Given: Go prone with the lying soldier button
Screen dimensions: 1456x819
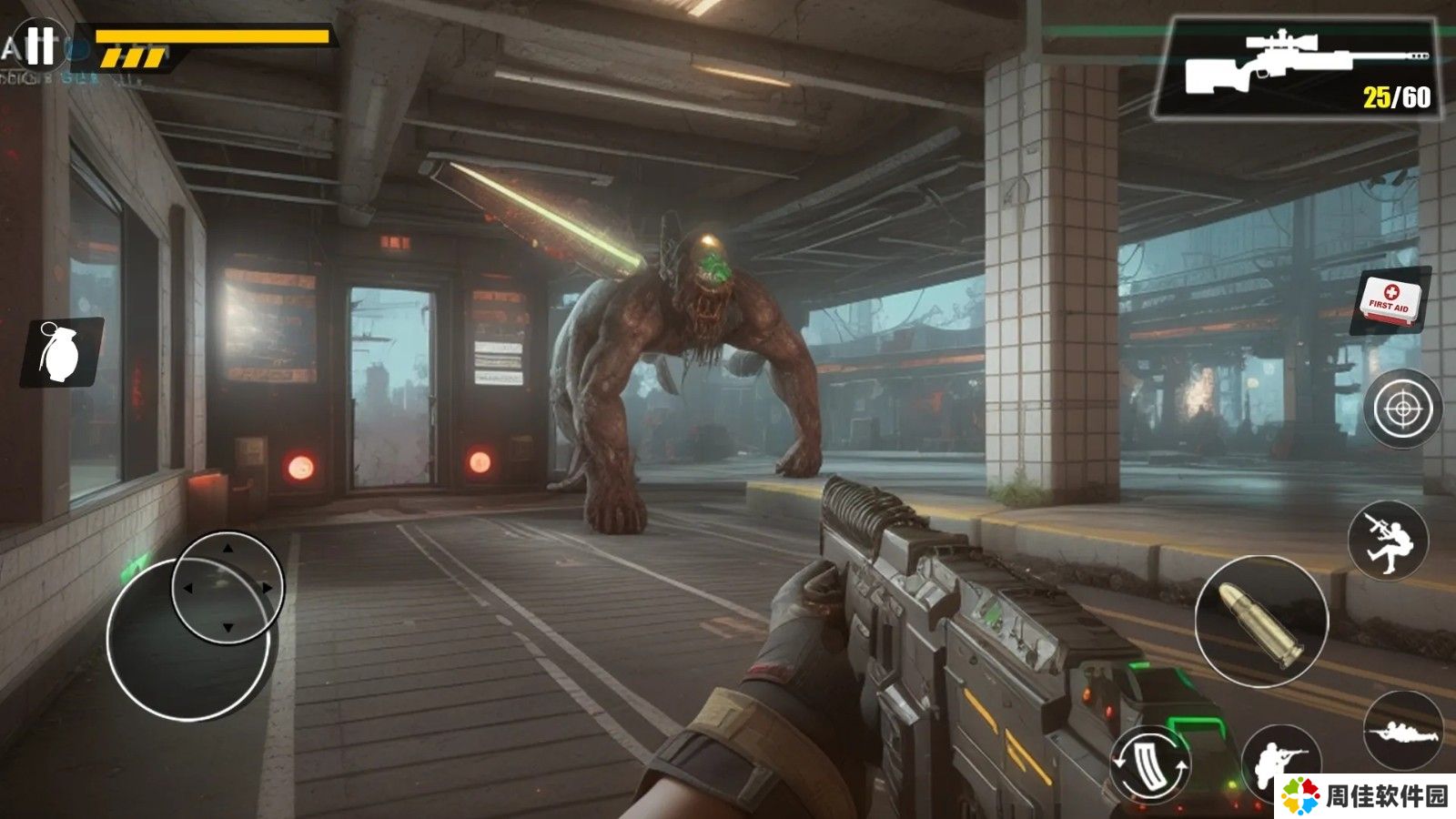Looking at the screenshot, I should click(x=1401, y=730).
